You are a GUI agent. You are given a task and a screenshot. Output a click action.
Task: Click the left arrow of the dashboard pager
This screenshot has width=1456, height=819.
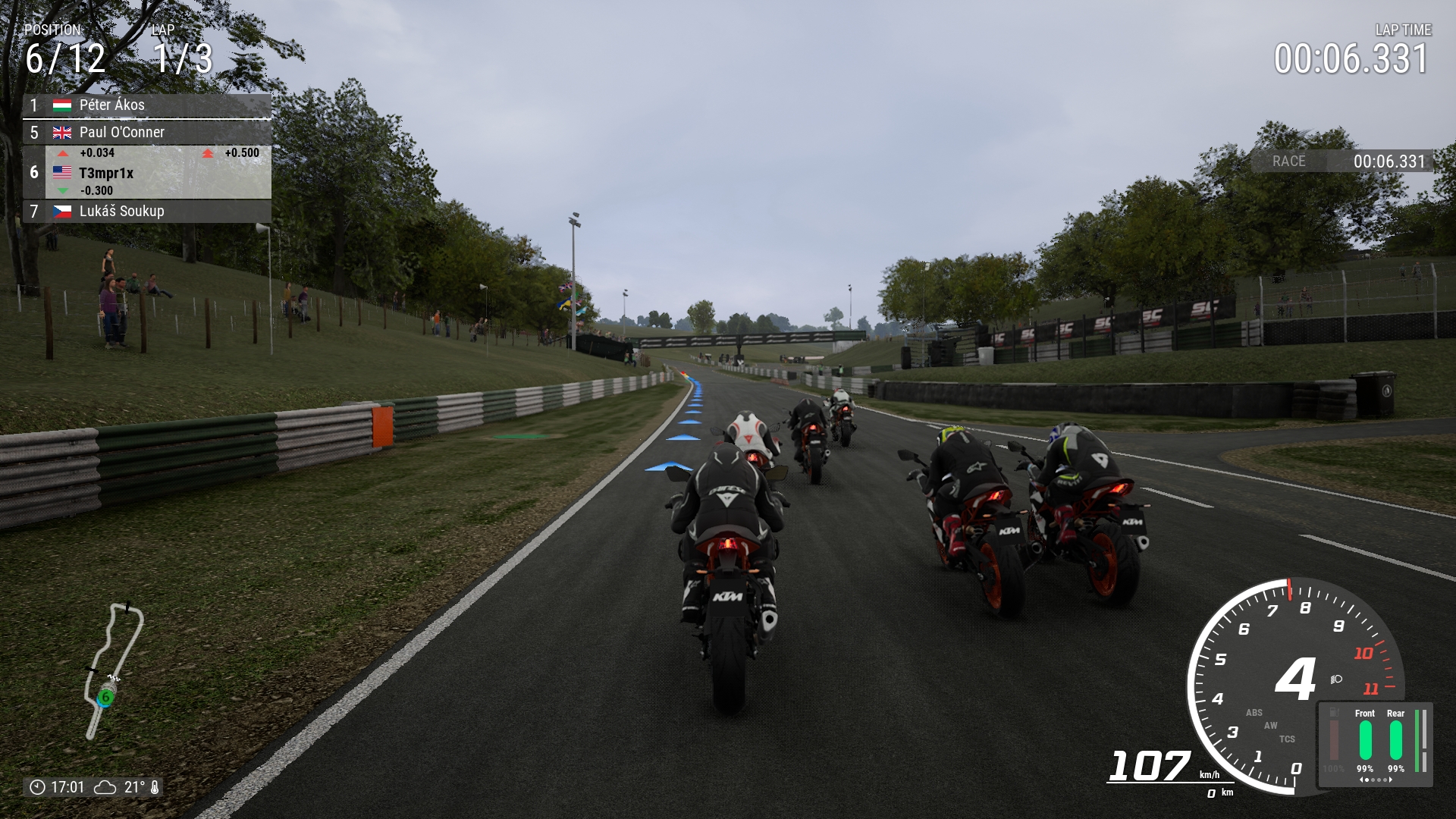click(1362, 780)
